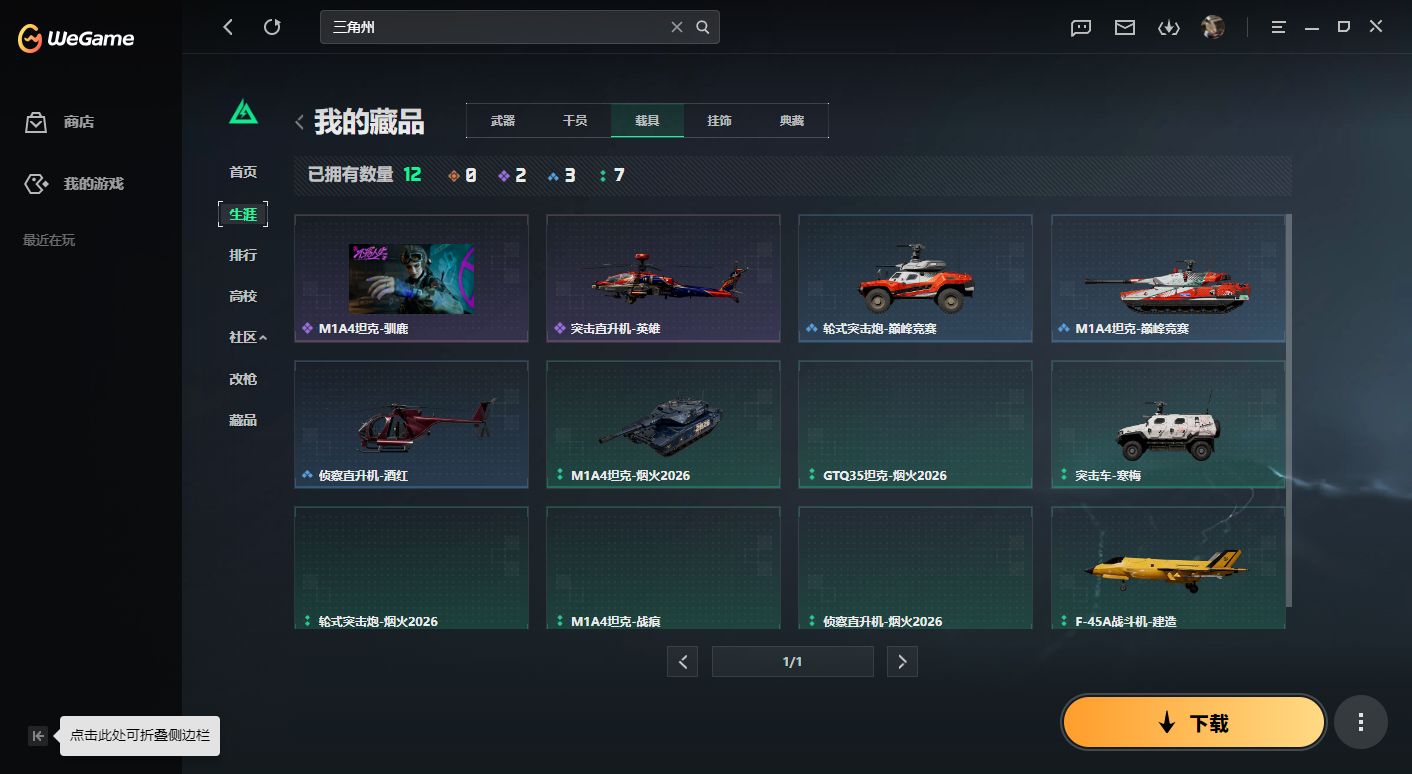Open the 挂饰 tab
Screen dimensions: 1412x774
coord(721,120)
